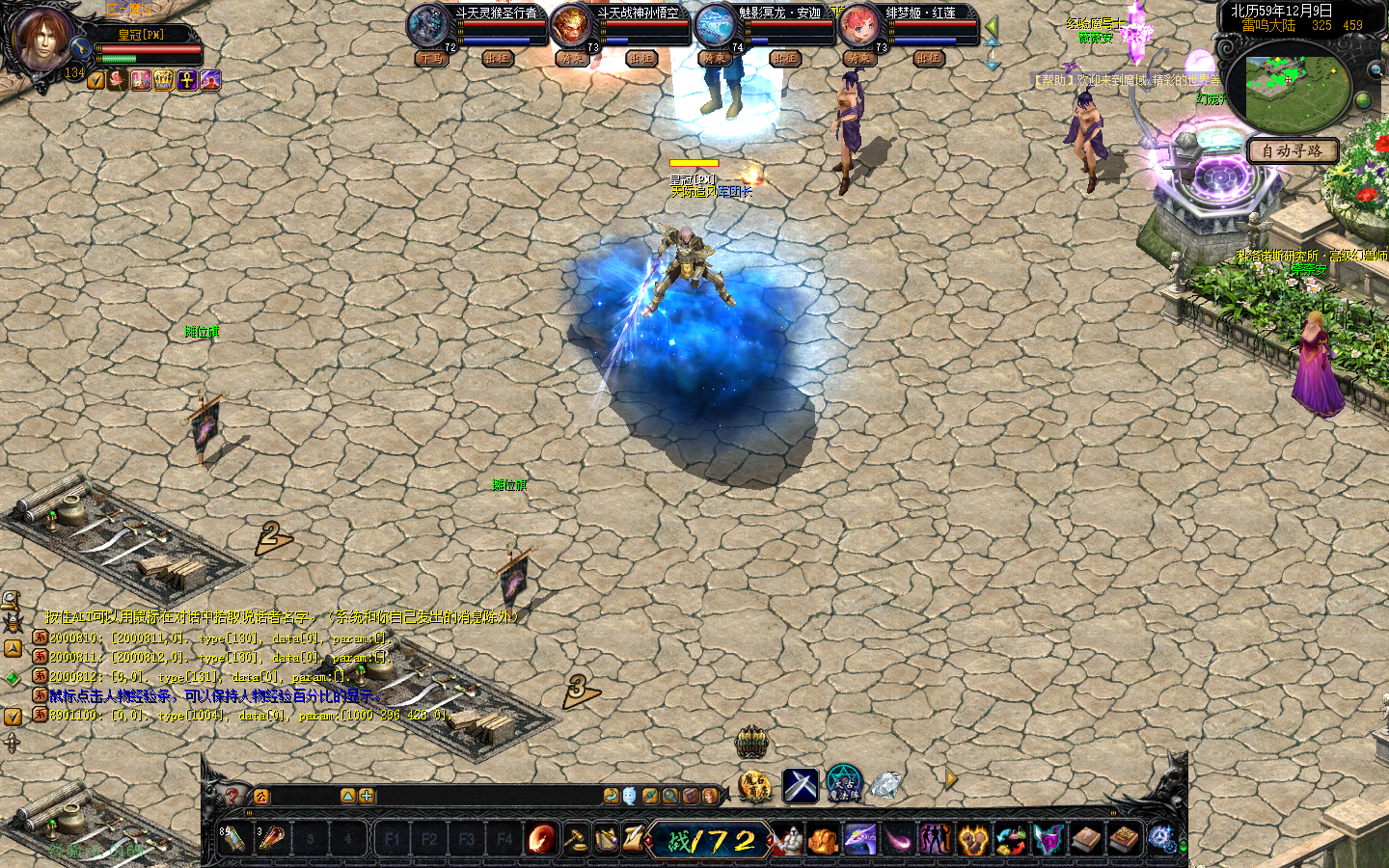
Task: Ride pet 魅影冥龙·安迦 with 骑乘
Action: tap(714, 58)
